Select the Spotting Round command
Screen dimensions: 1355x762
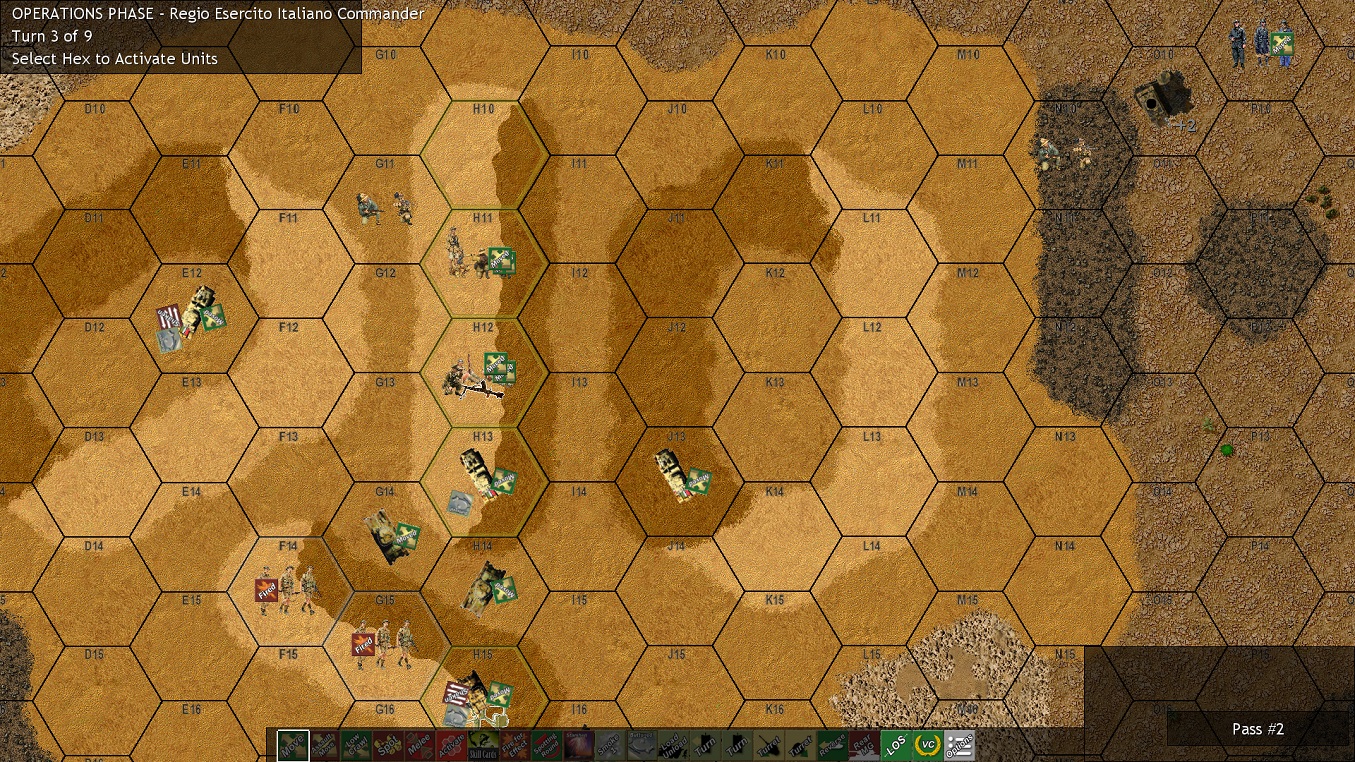pos(545,744)
